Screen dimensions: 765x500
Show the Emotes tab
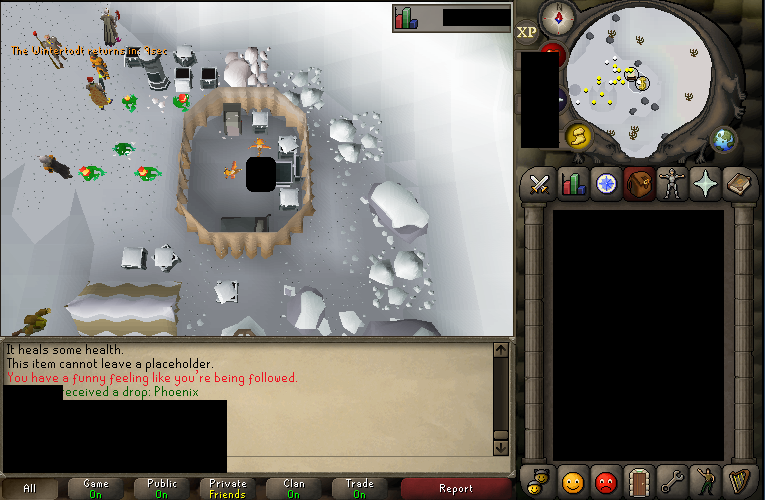tap(705, 481)
